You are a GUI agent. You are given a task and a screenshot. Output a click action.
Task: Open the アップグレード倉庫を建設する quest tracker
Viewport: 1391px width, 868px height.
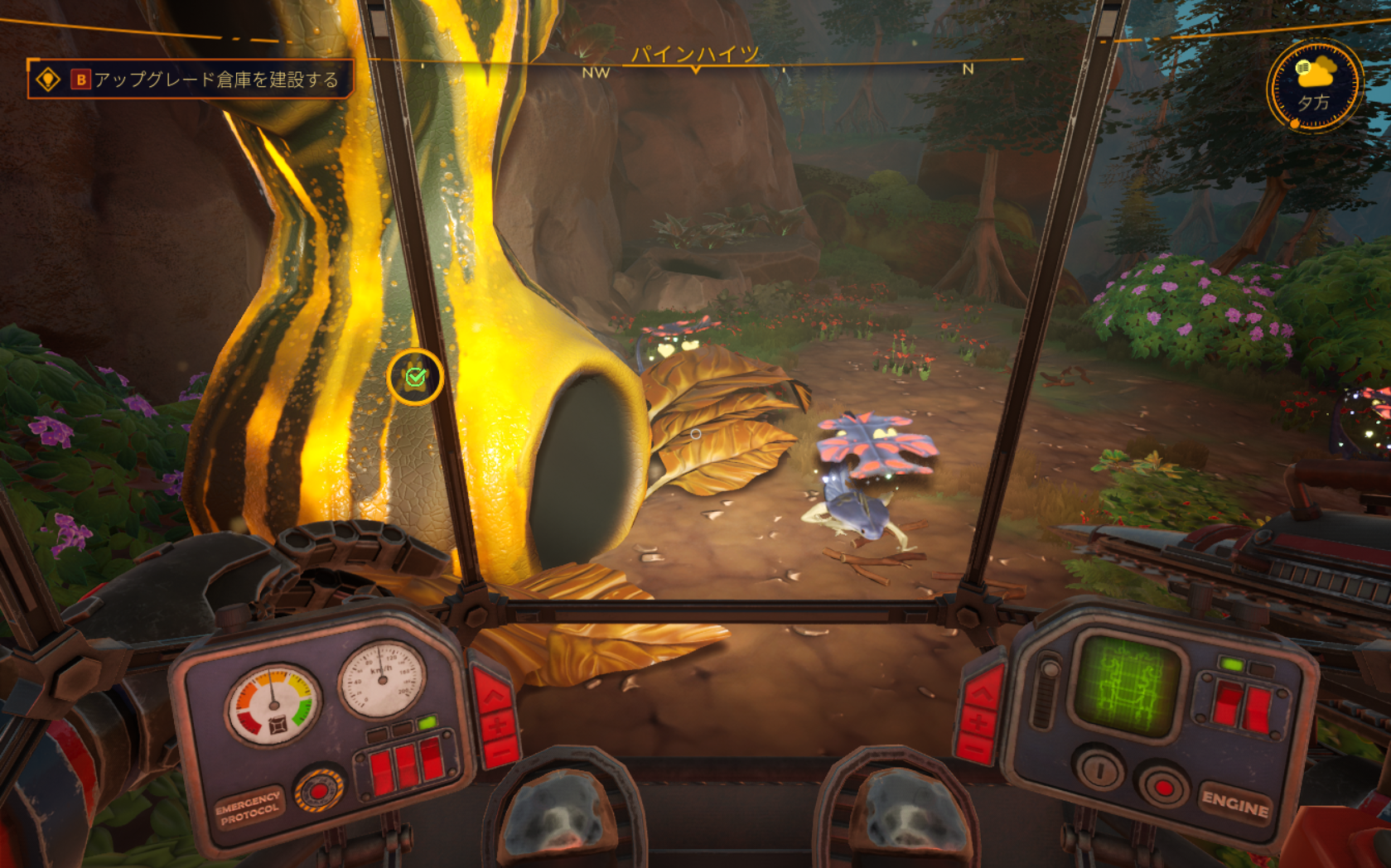192,80
